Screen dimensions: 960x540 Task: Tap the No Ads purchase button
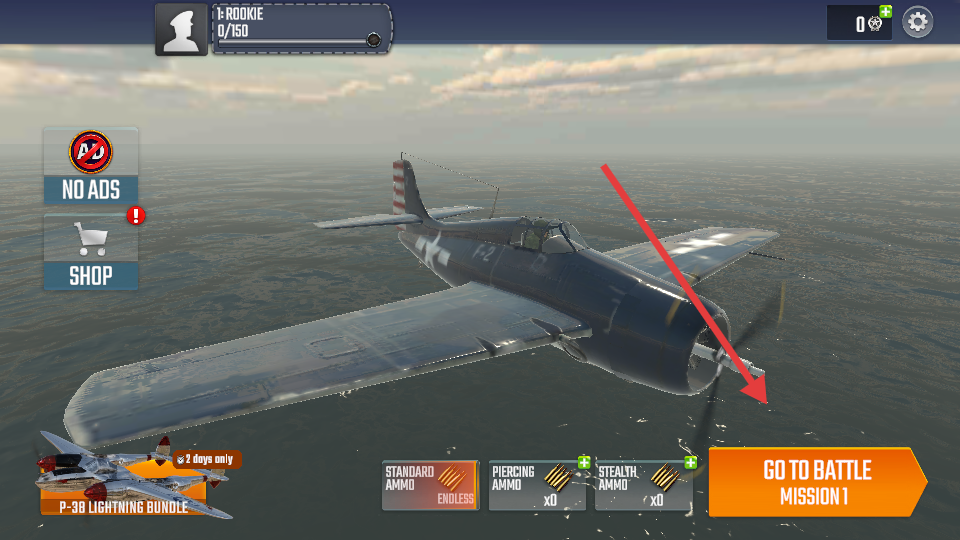(x=91, y=165)
